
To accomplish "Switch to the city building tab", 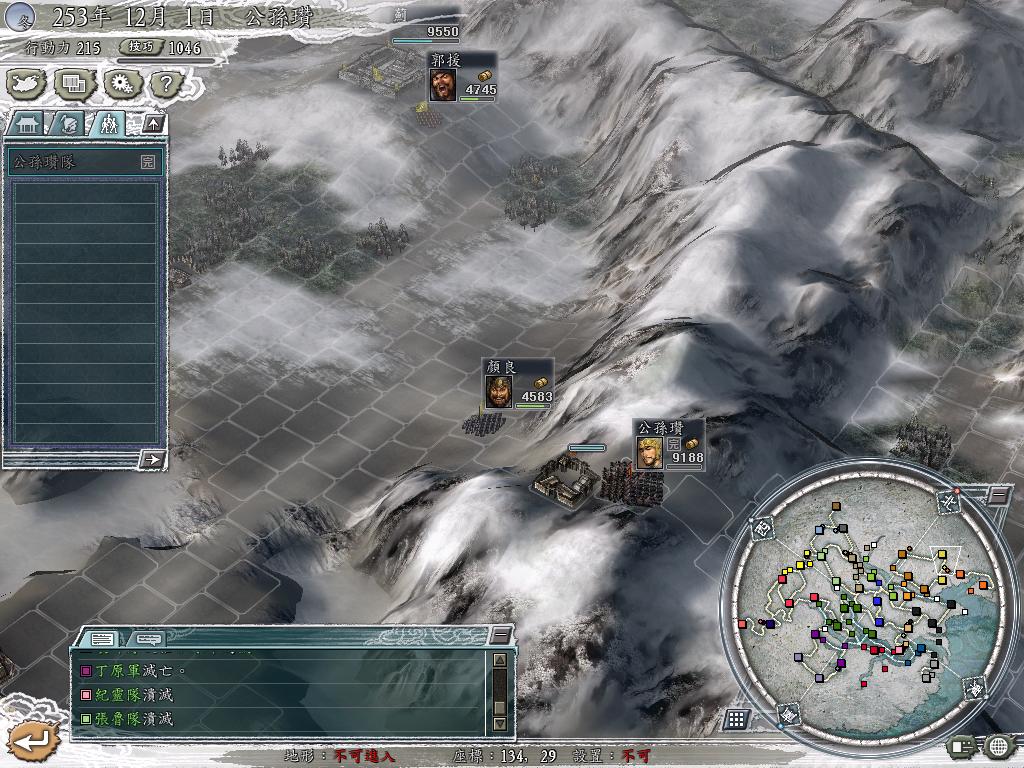I will click(x=29, y=124).
